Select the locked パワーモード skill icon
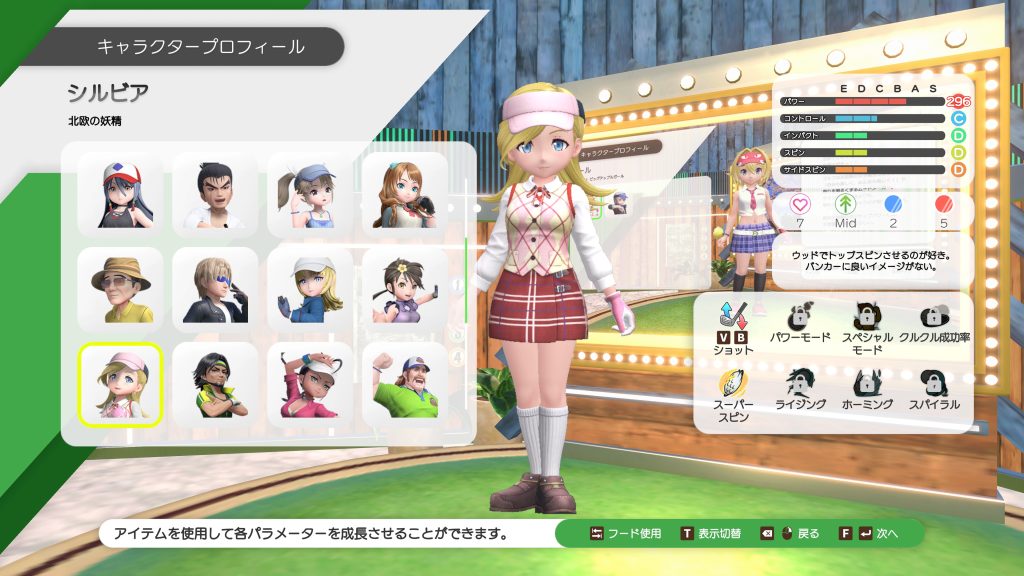 tap(800, 324)
